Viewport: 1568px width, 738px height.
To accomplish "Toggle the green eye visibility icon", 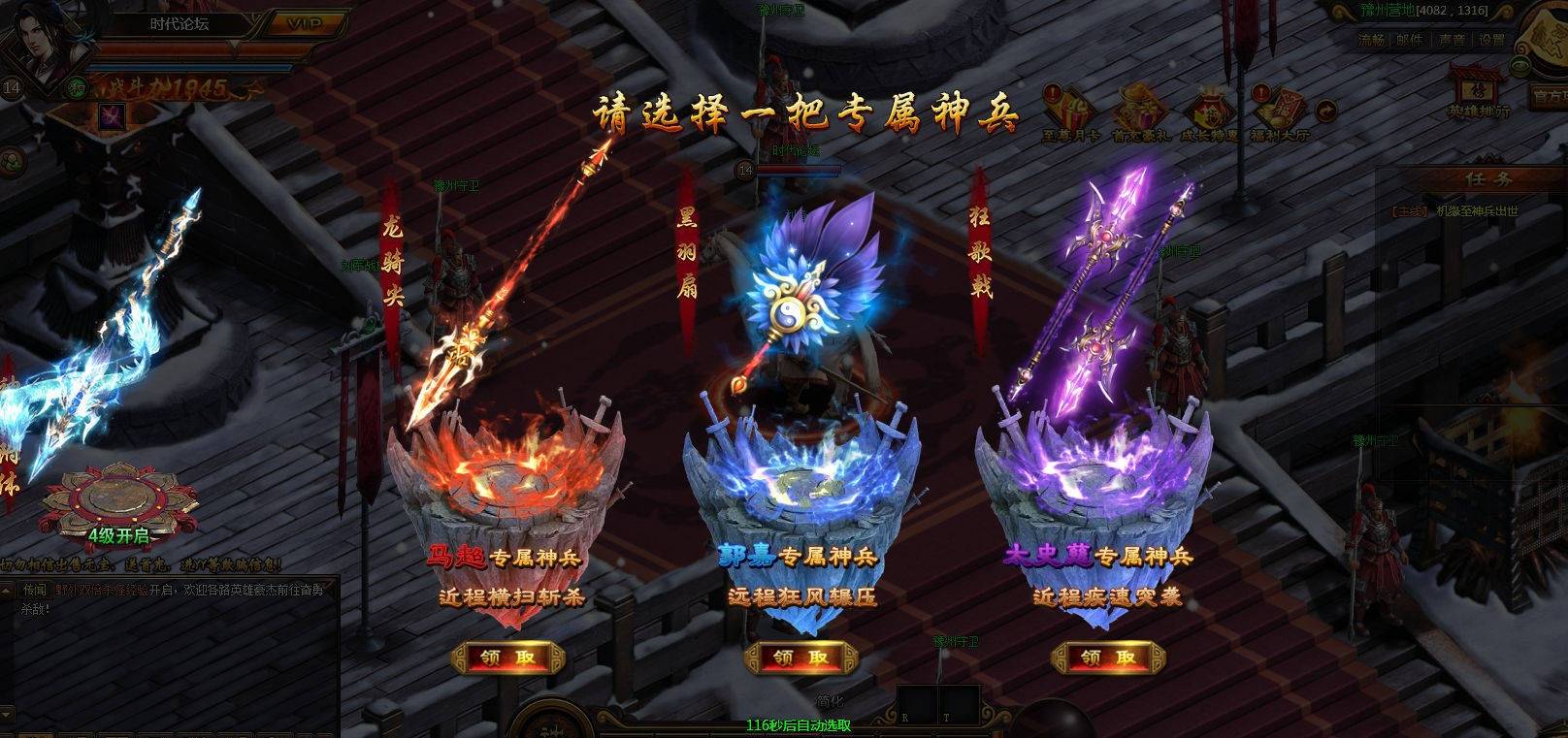I will pos(1520,64).
